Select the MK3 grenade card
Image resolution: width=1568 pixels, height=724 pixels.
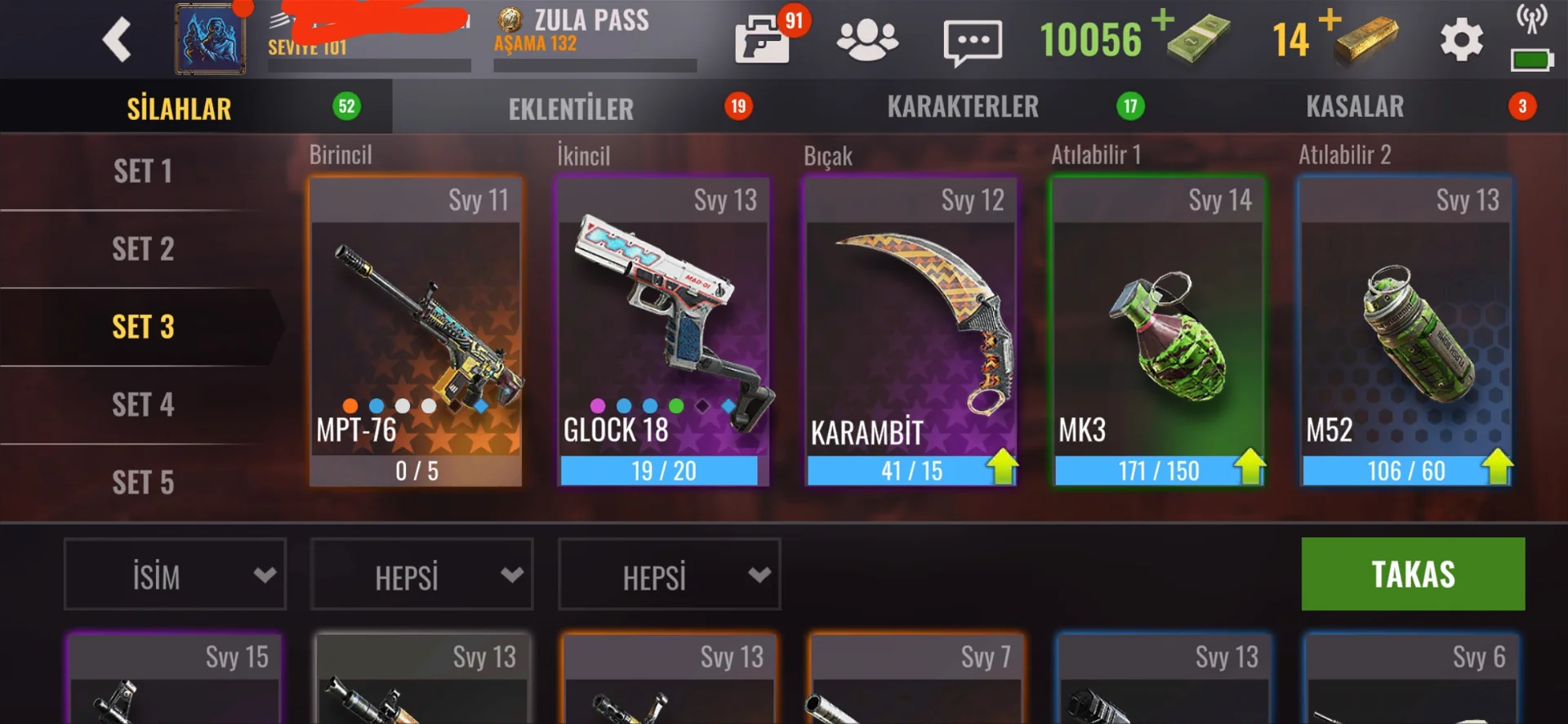[x=1158, y=332]
